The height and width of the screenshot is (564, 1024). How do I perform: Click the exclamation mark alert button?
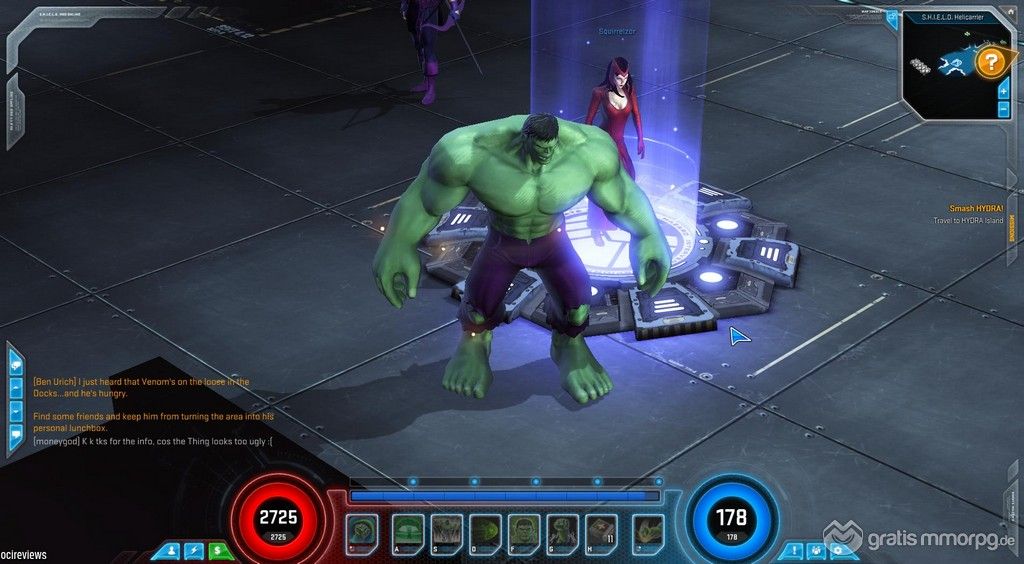pos(793,550)
